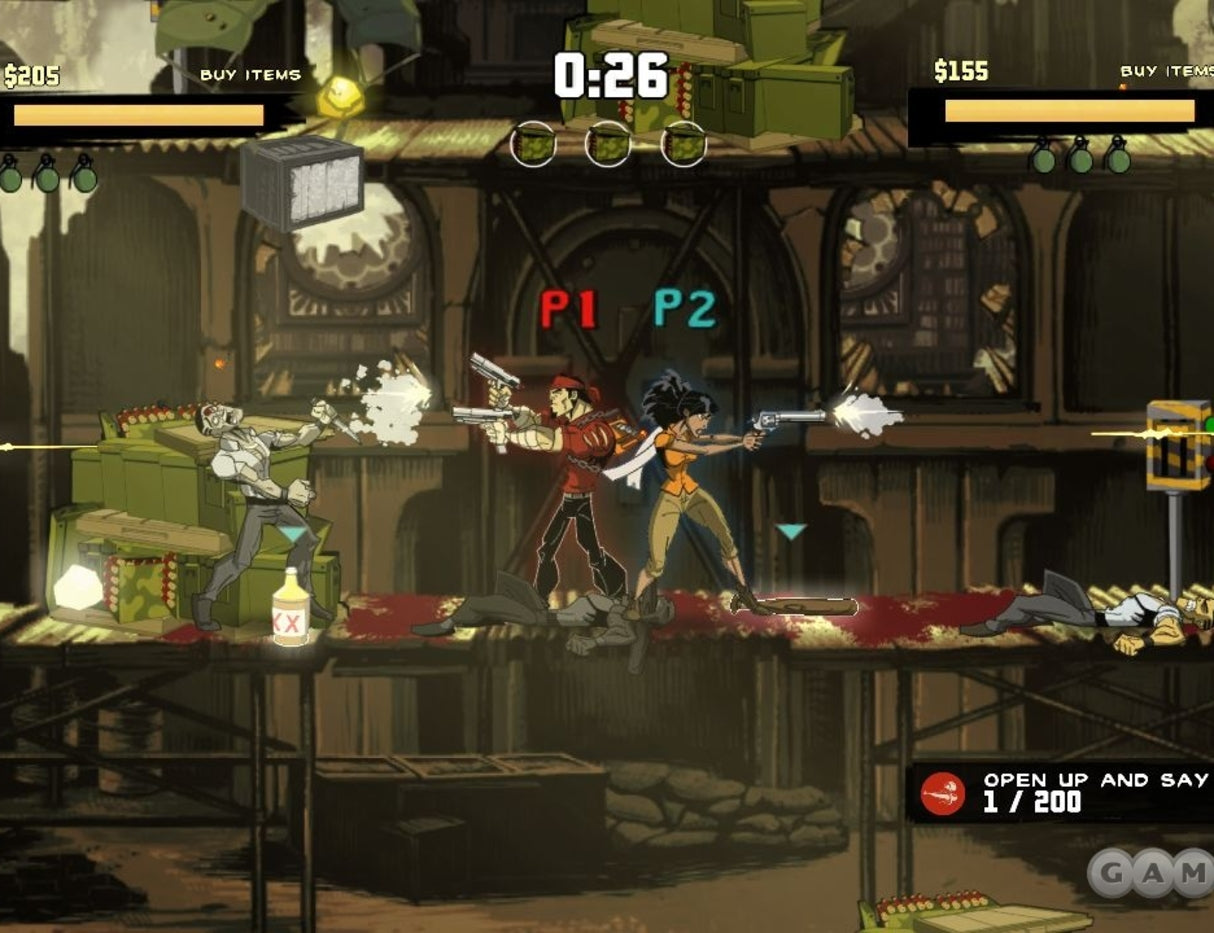The height and width of the screenshot is (933, 1214).
Task: Select the red icon on the progress notification
Action: coord(944,793)
